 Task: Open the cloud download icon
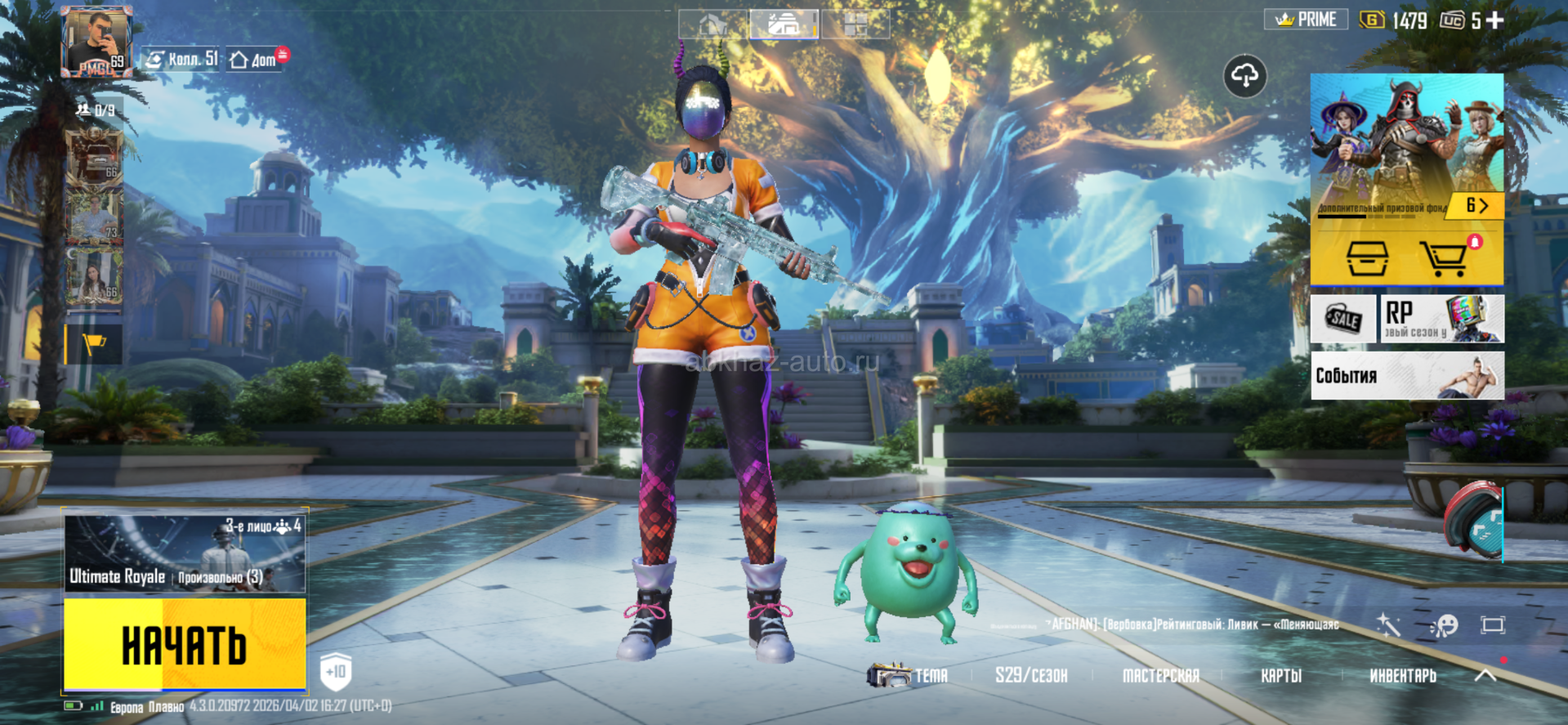(x=1244, y=77)
